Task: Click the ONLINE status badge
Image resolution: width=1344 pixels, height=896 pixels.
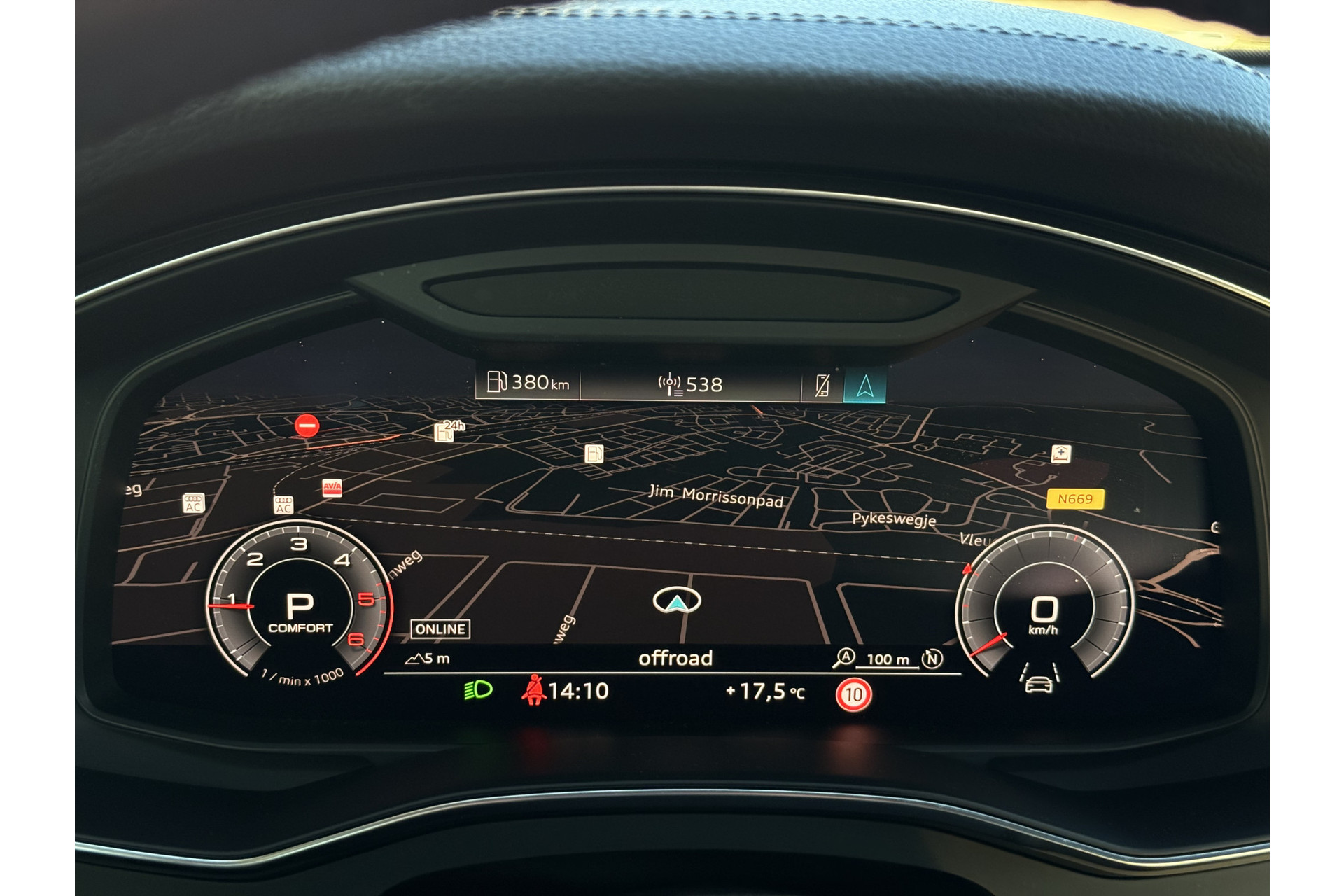Action: [x=440, y=629]
